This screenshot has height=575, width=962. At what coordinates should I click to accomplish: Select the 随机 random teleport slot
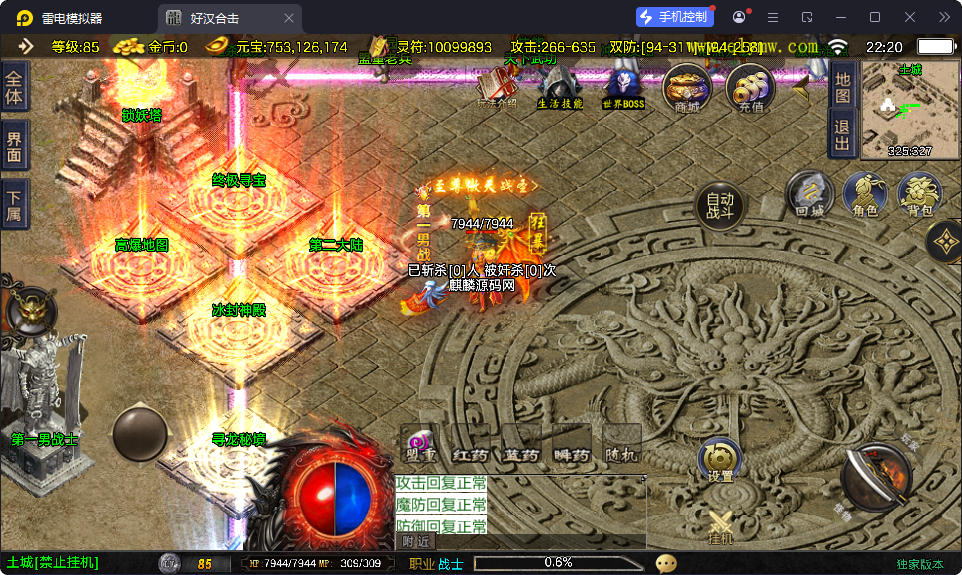(x=622, y=445)
